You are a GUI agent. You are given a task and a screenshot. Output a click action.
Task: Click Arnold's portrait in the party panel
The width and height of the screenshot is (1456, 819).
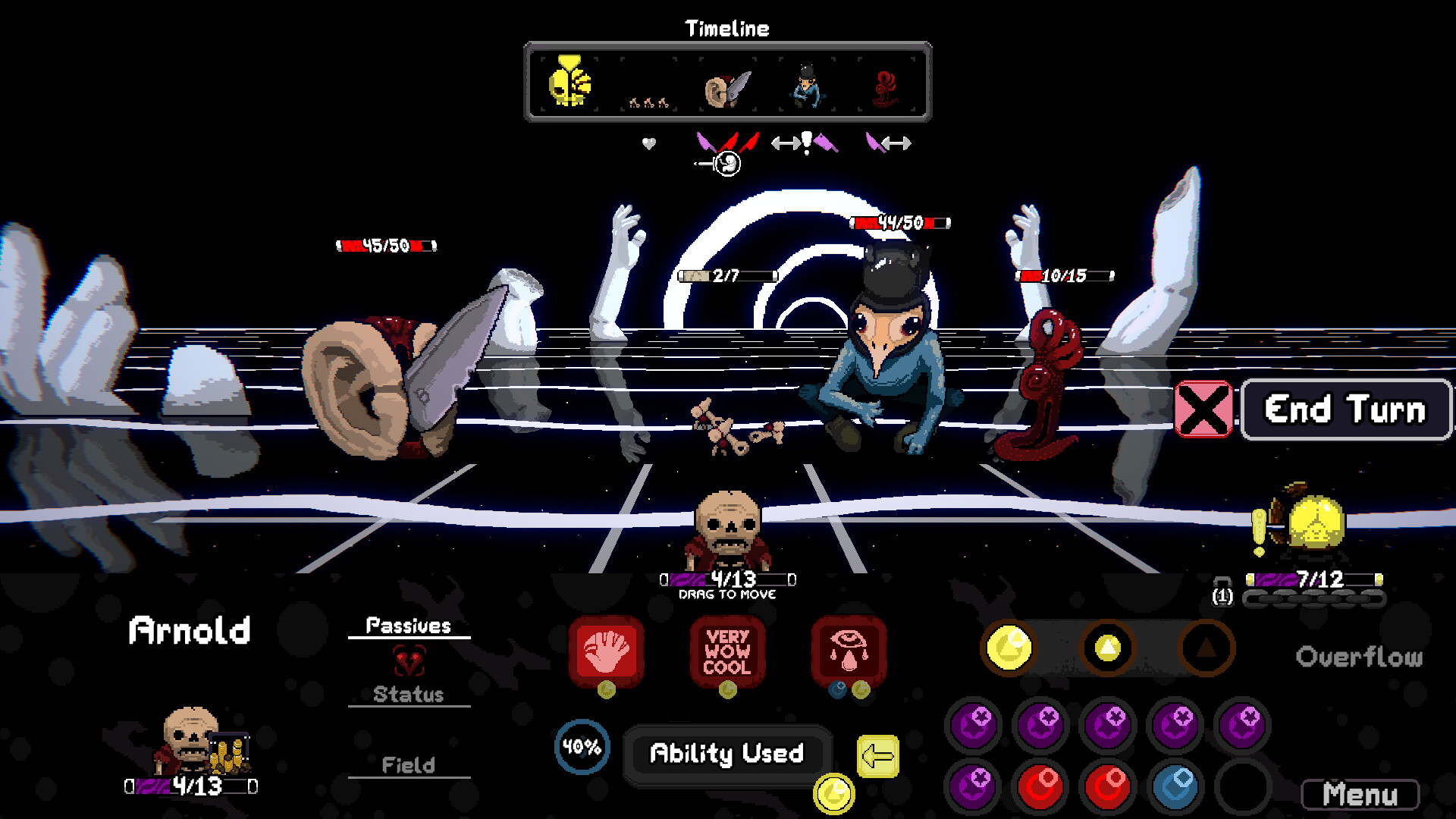190,741
